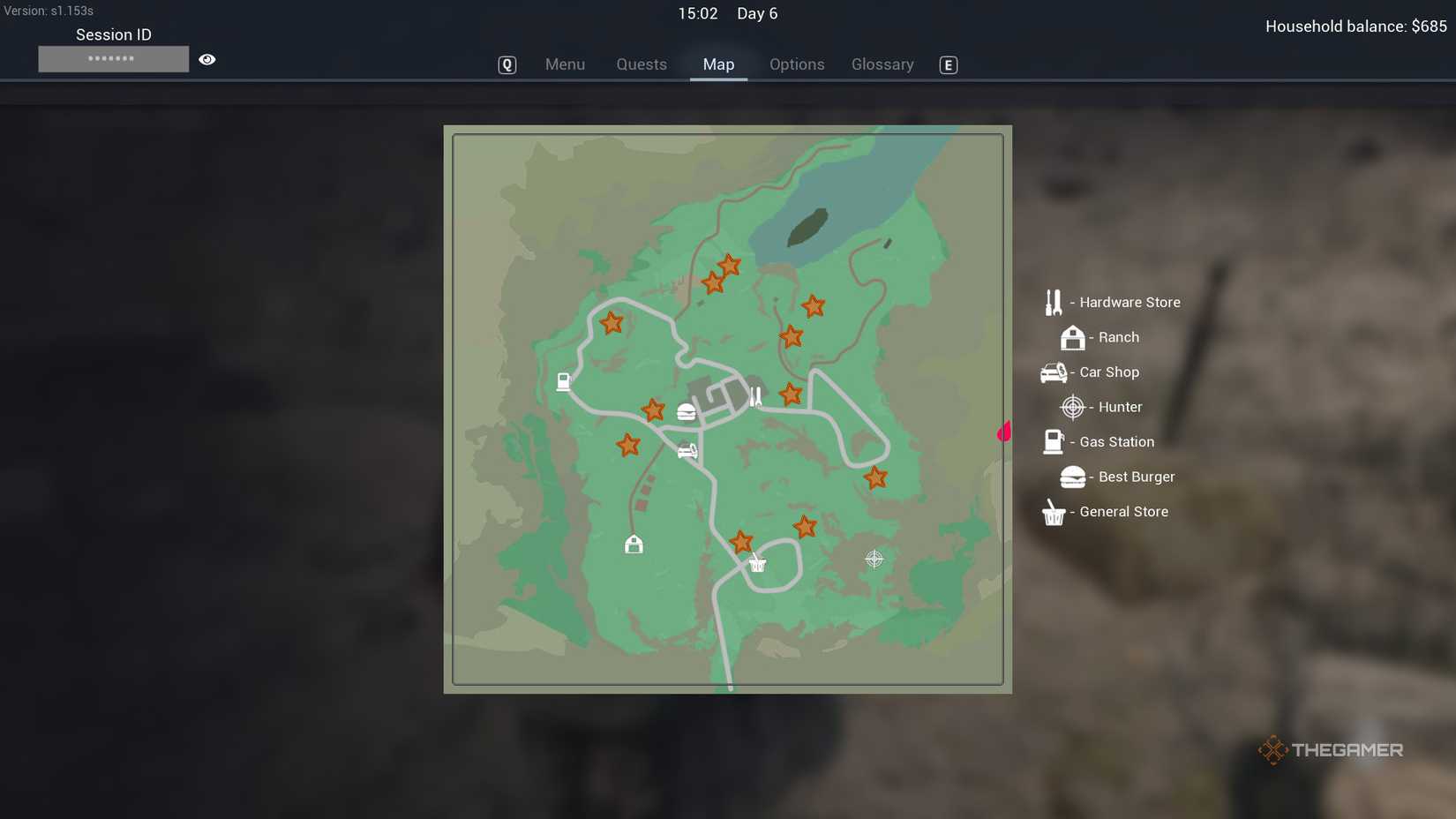Click the Session ID input field

tap(113, 58)
